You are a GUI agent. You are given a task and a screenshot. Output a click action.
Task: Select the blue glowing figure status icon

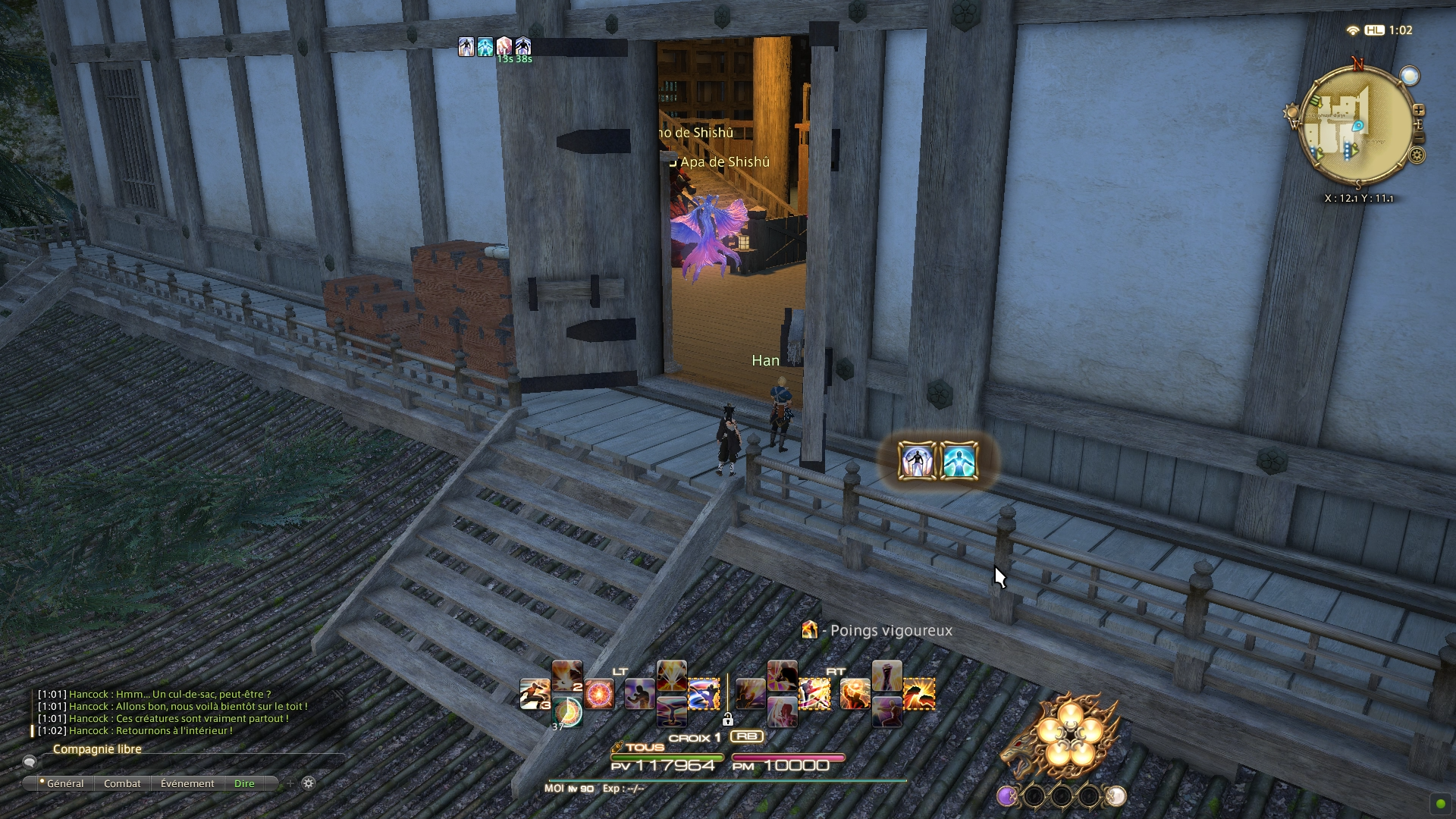(x=959, y=461)
